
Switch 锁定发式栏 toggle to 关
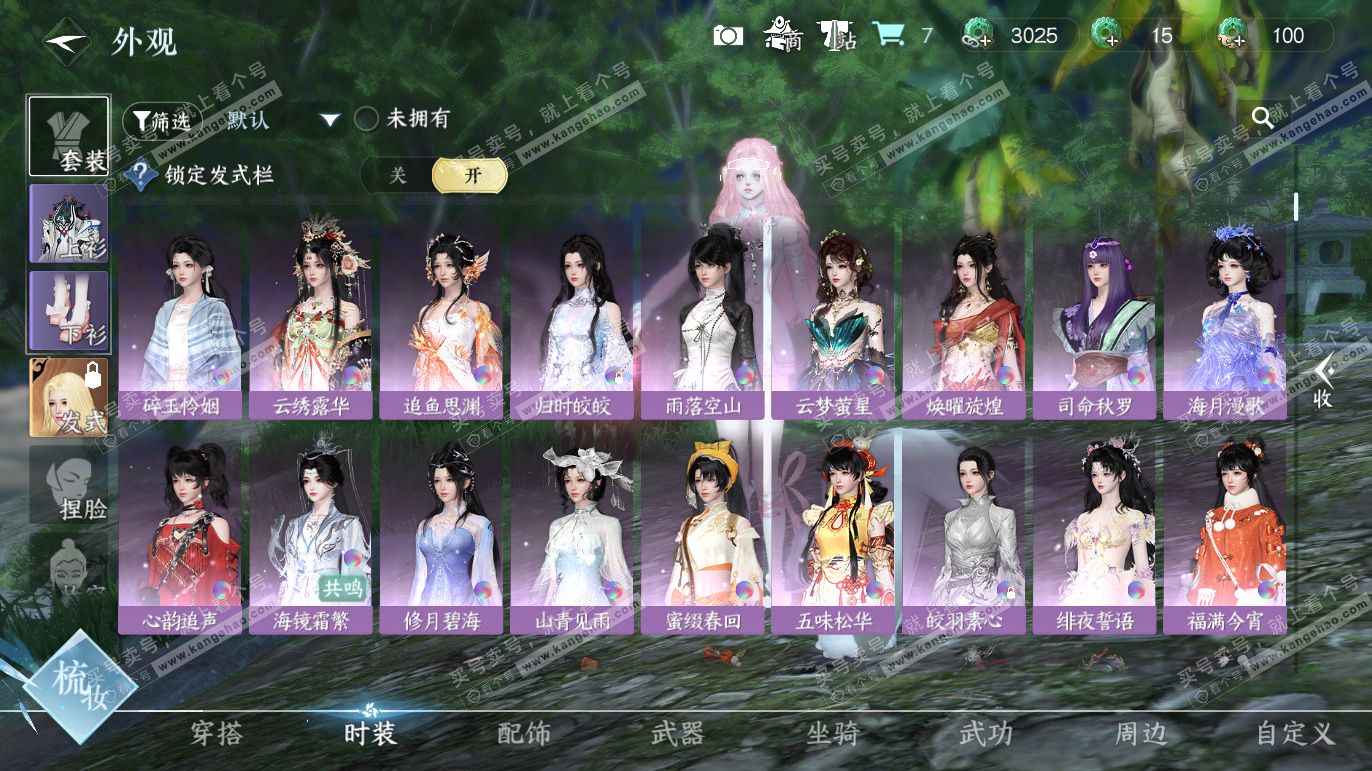pos(398,175)
